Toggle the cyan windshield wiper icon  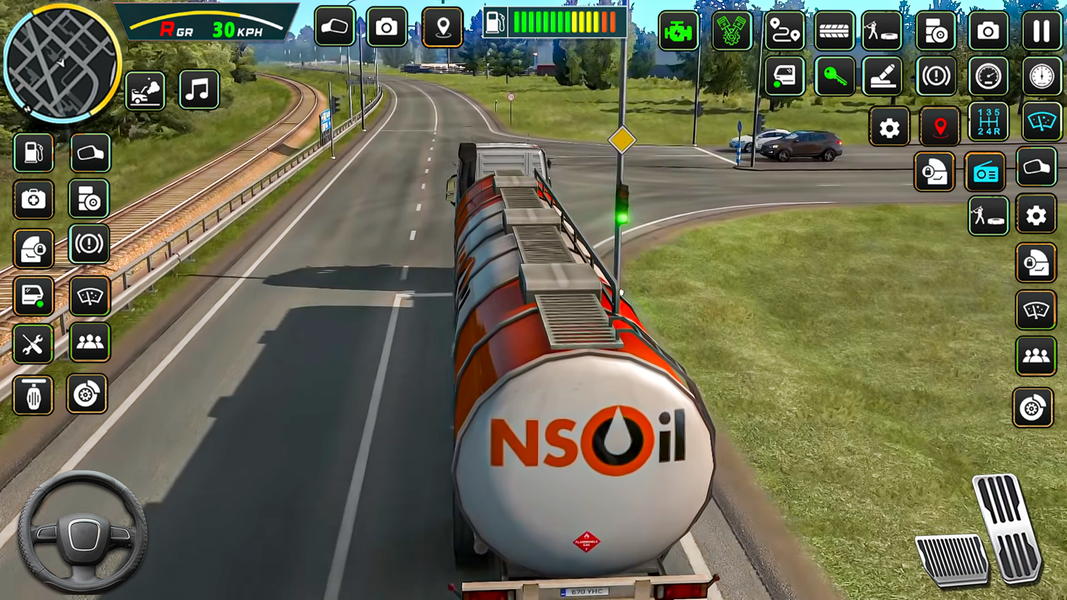(x=1042, y=122)
